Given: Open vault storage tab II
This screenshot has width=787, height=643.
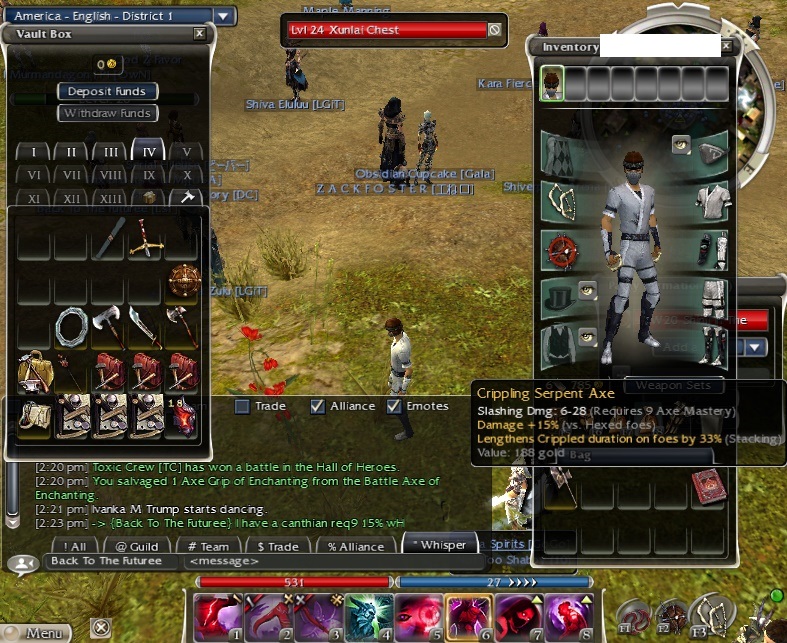Looking at the screenshot, I should tap(71, 152).
